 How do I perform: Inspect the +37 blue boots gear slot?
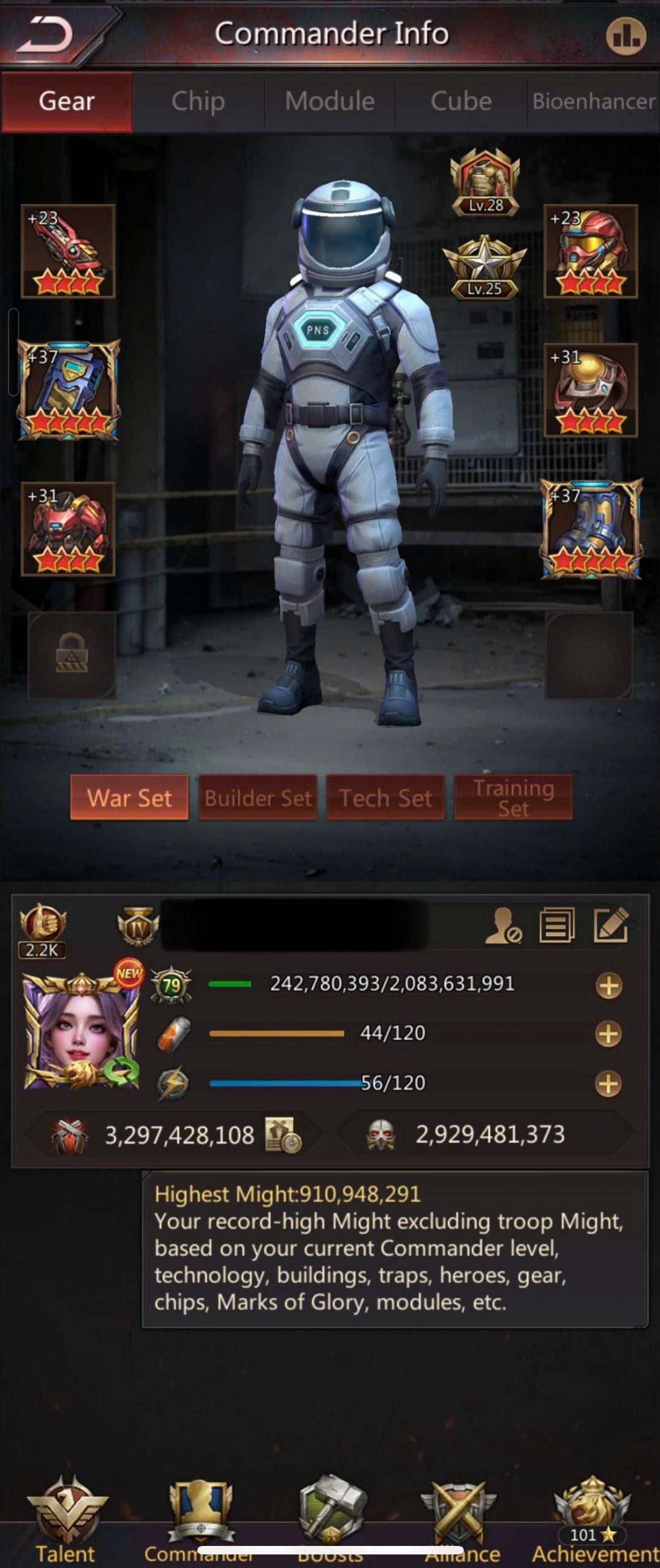(x=591, y=529)
